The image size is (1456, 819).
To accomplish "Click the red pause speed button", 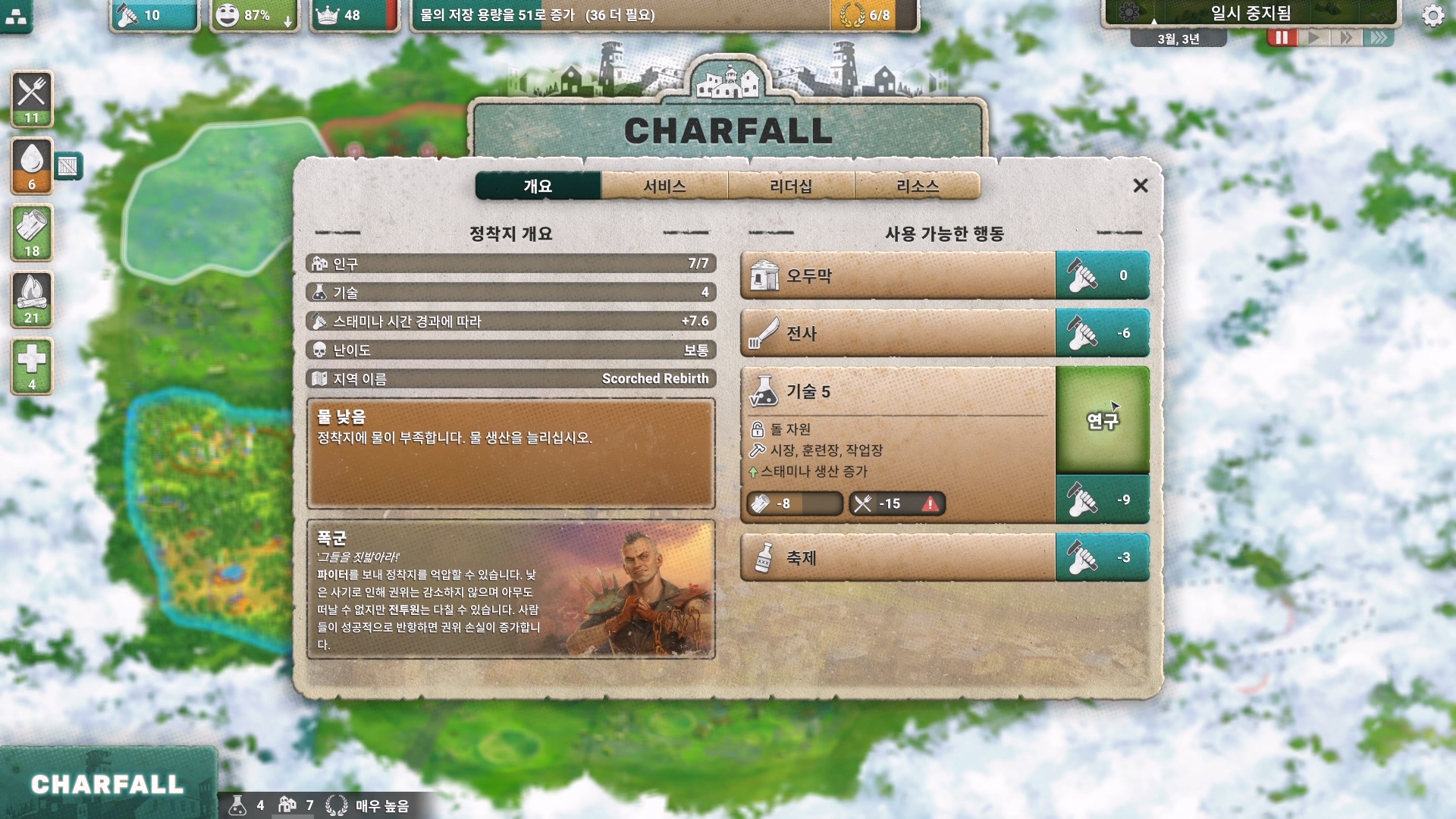I will click(x=1282, y=38).
